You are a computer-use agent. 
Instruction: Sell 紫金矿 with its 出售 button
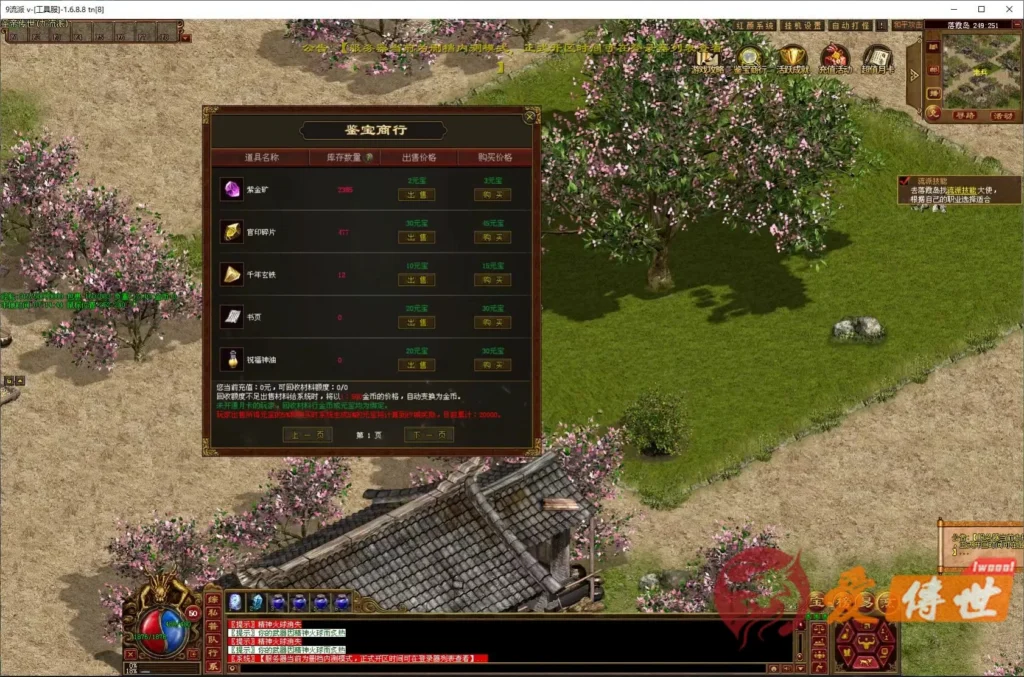(416, 195)
